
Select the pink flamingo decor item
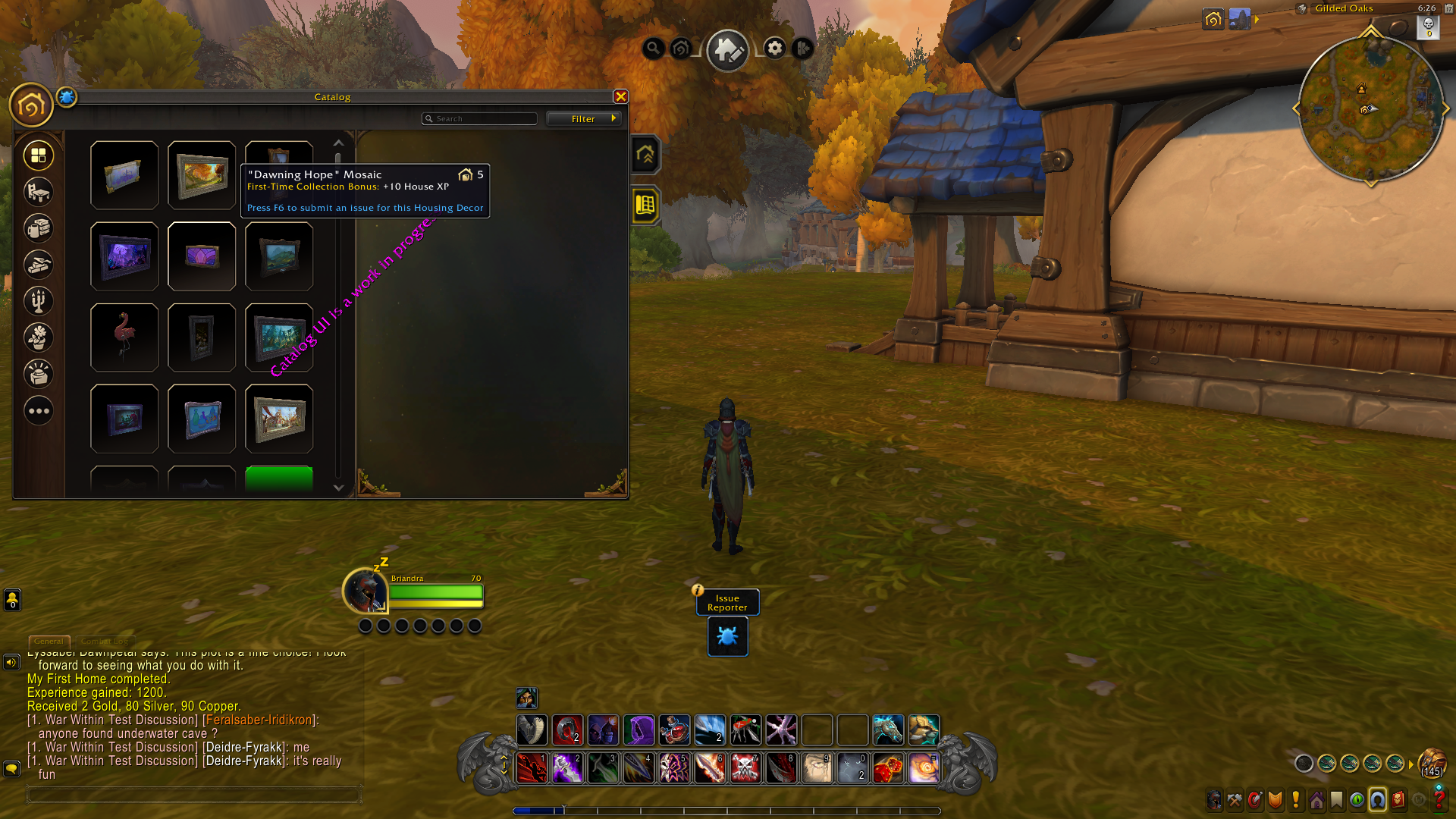pyautogui.click(x=124, y=337)
